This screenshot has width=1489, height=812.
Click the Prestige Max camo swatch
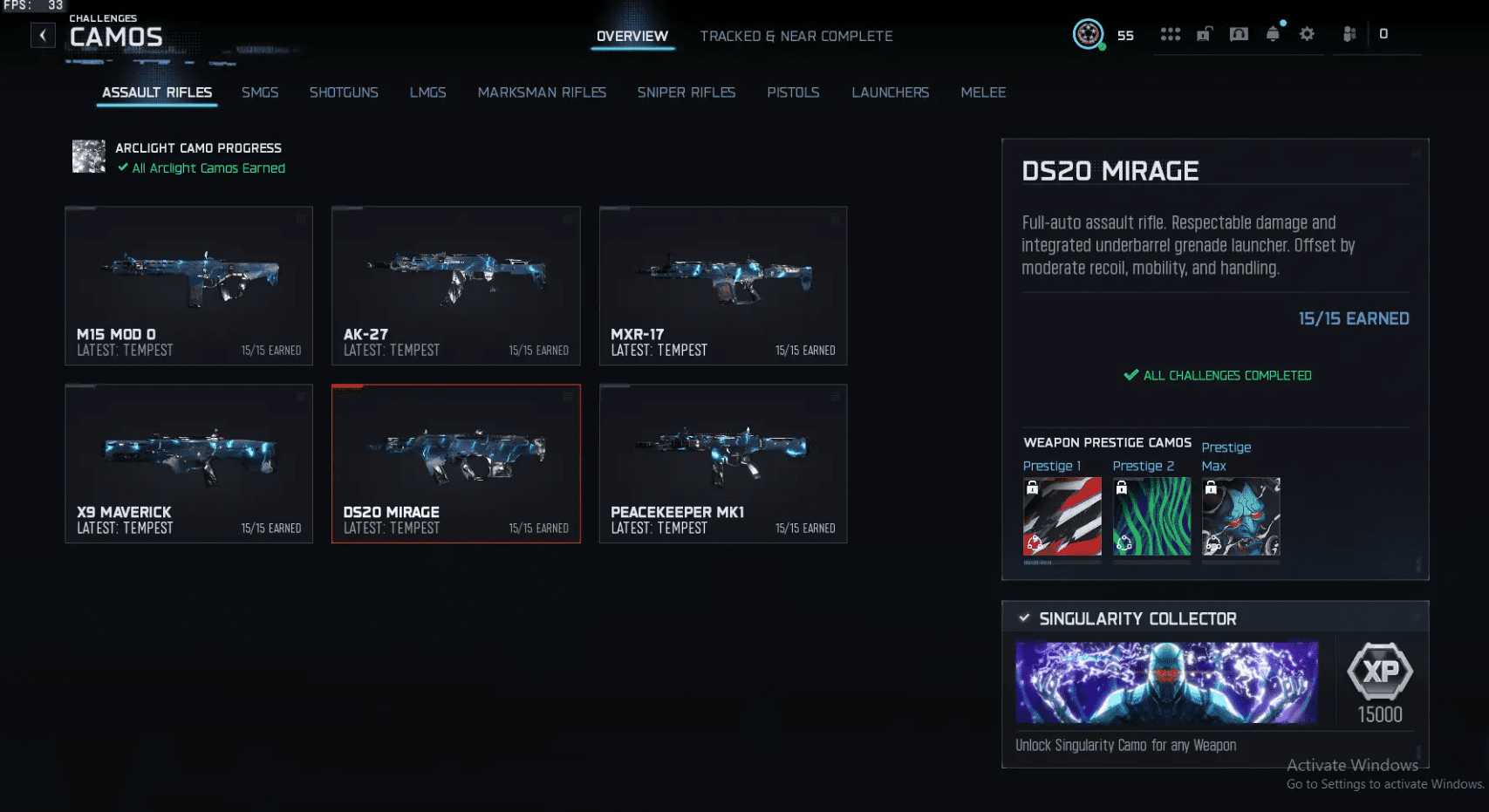(1240, 516)
